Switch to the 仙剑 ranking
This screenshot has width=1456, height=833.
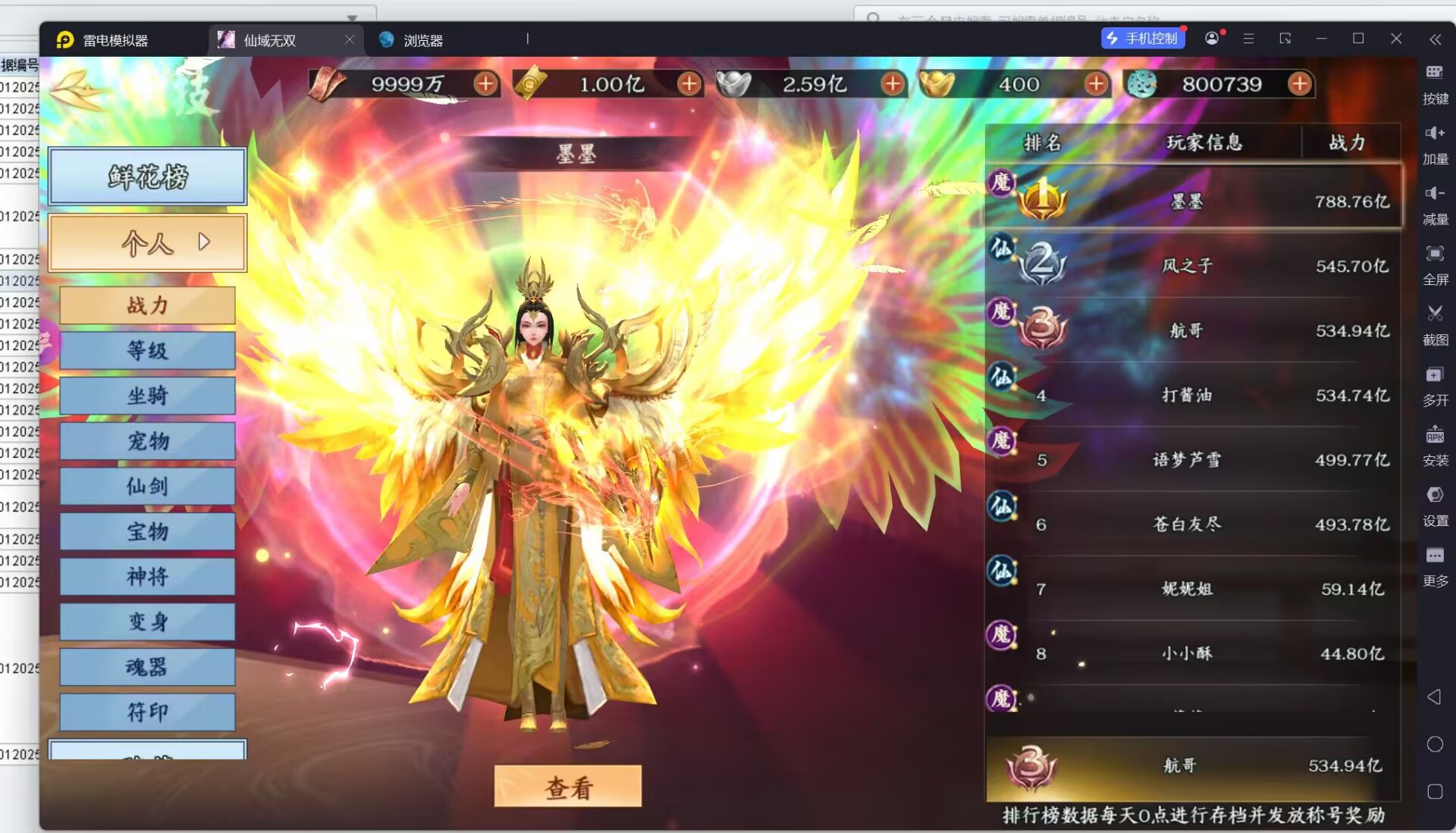click(147, 486)
